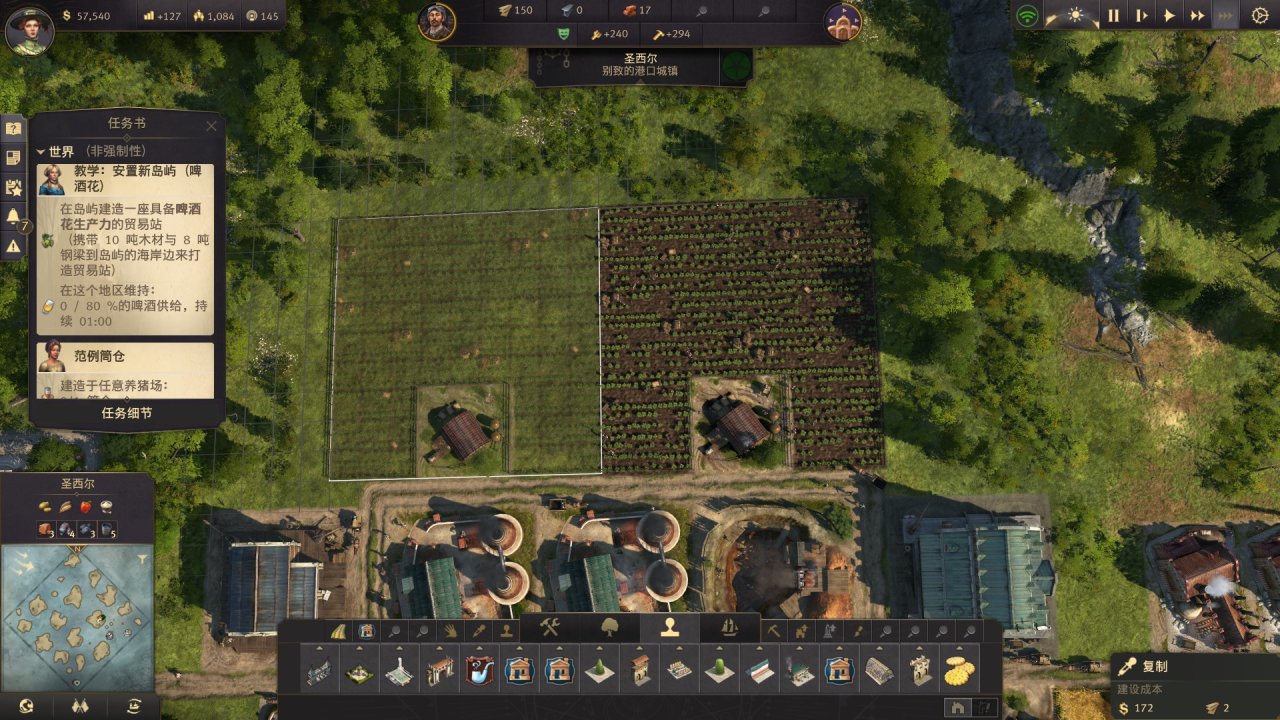
Task: Click the world minimap
Action: [x=78, y=604]
